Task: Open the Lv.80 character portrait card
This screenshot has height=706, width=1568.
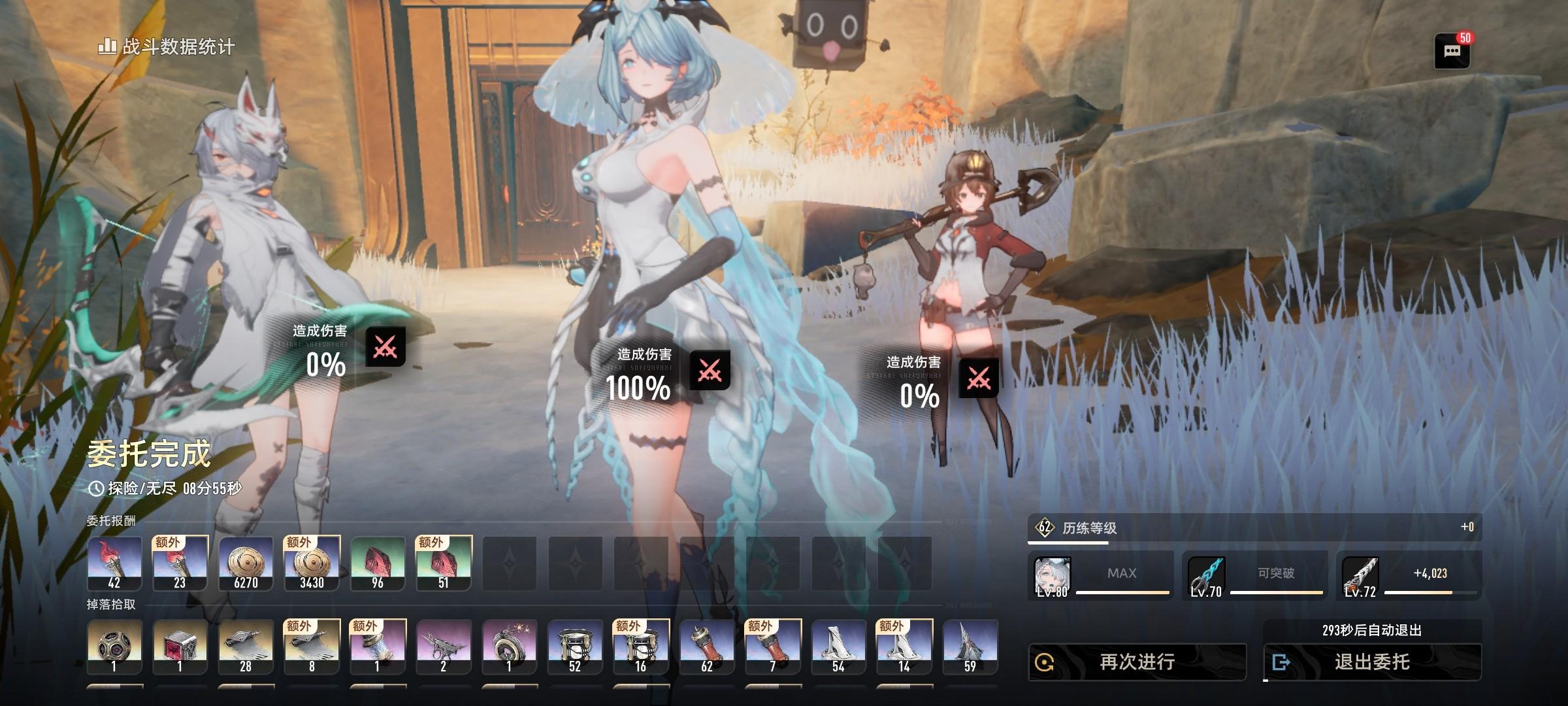Action: point(1100,575)
